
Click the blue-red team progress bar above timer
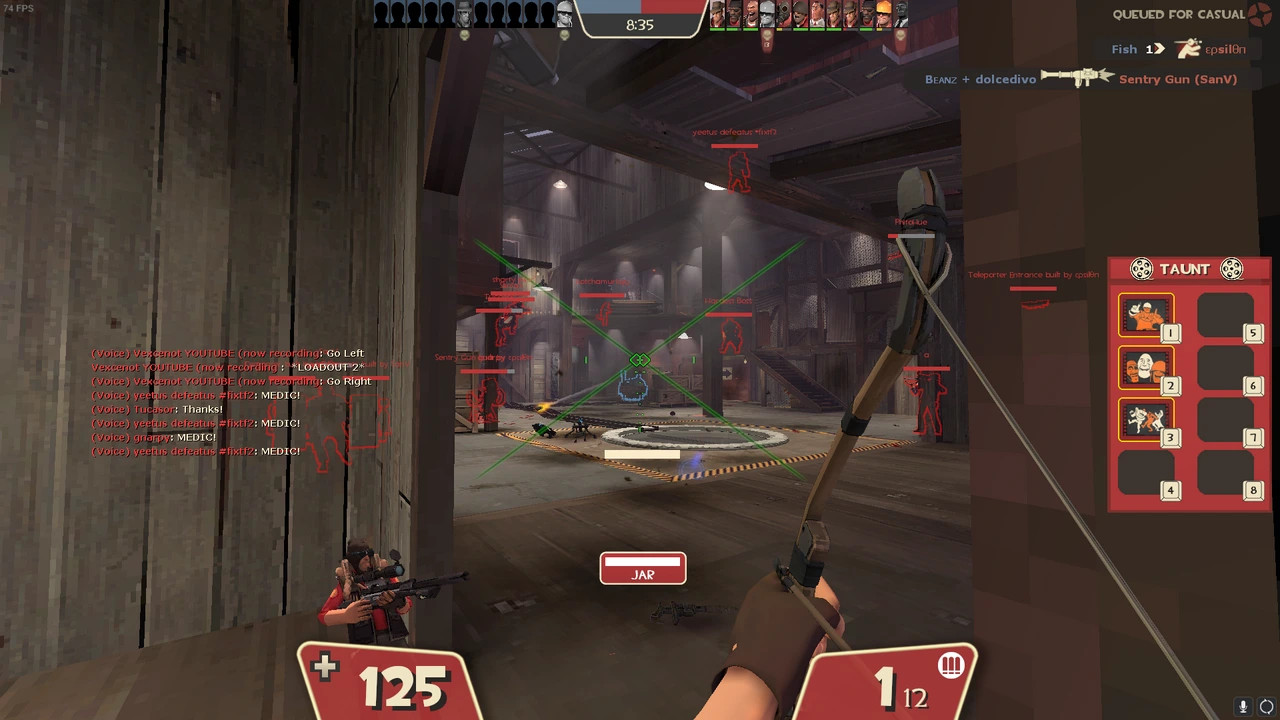640,8
